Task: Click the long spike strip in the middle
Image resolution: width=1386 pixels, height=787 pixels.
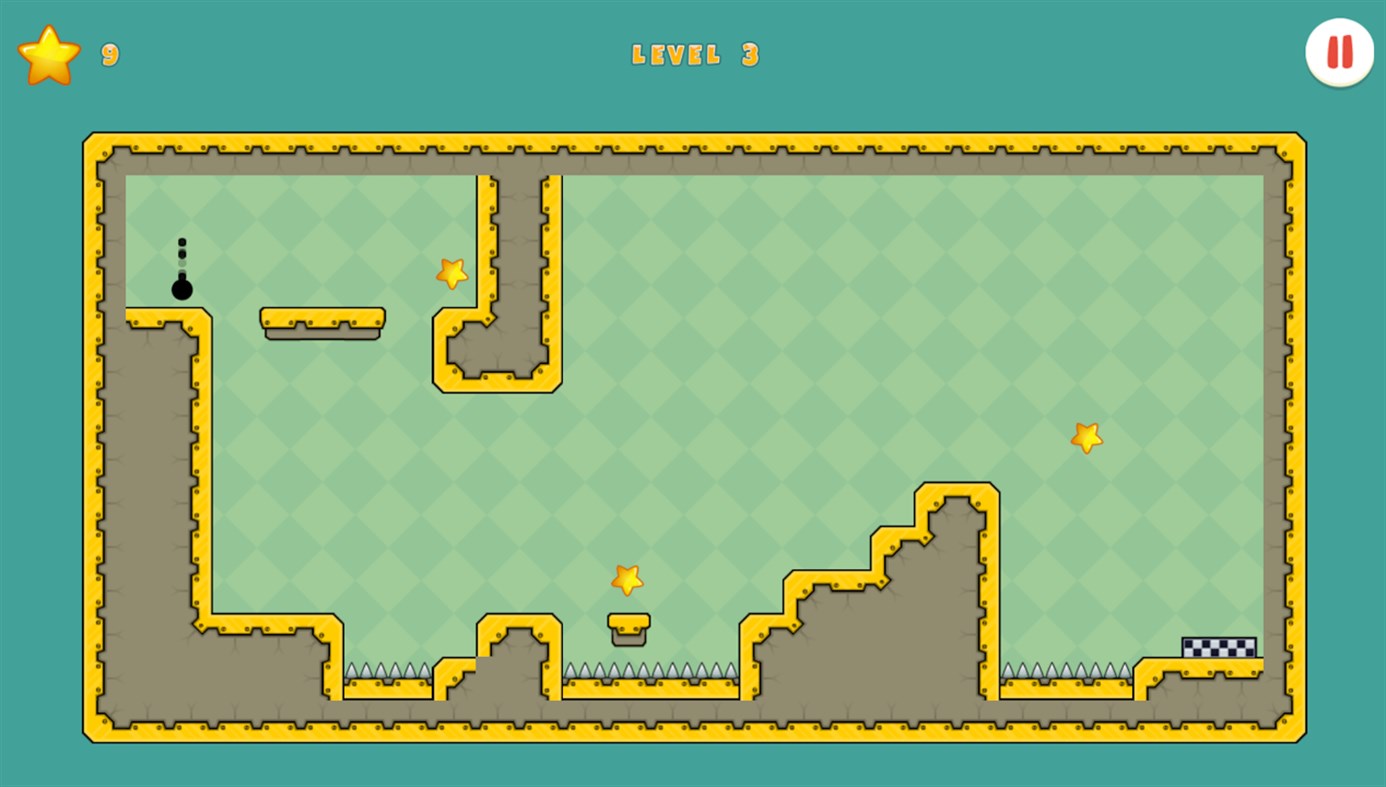Action: [650, 668]
